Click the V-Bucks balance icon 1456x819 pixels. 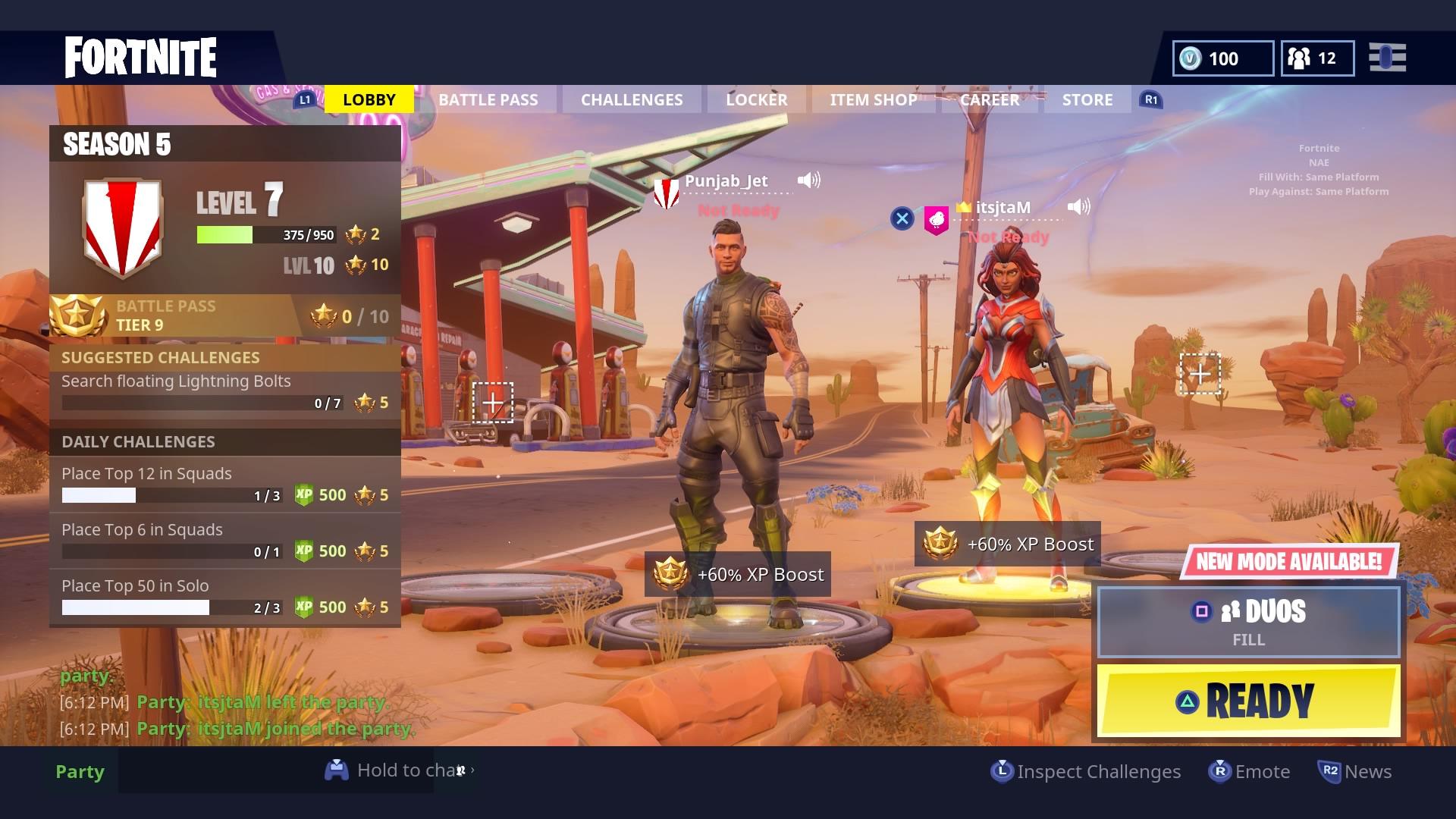pos(1188,58)
